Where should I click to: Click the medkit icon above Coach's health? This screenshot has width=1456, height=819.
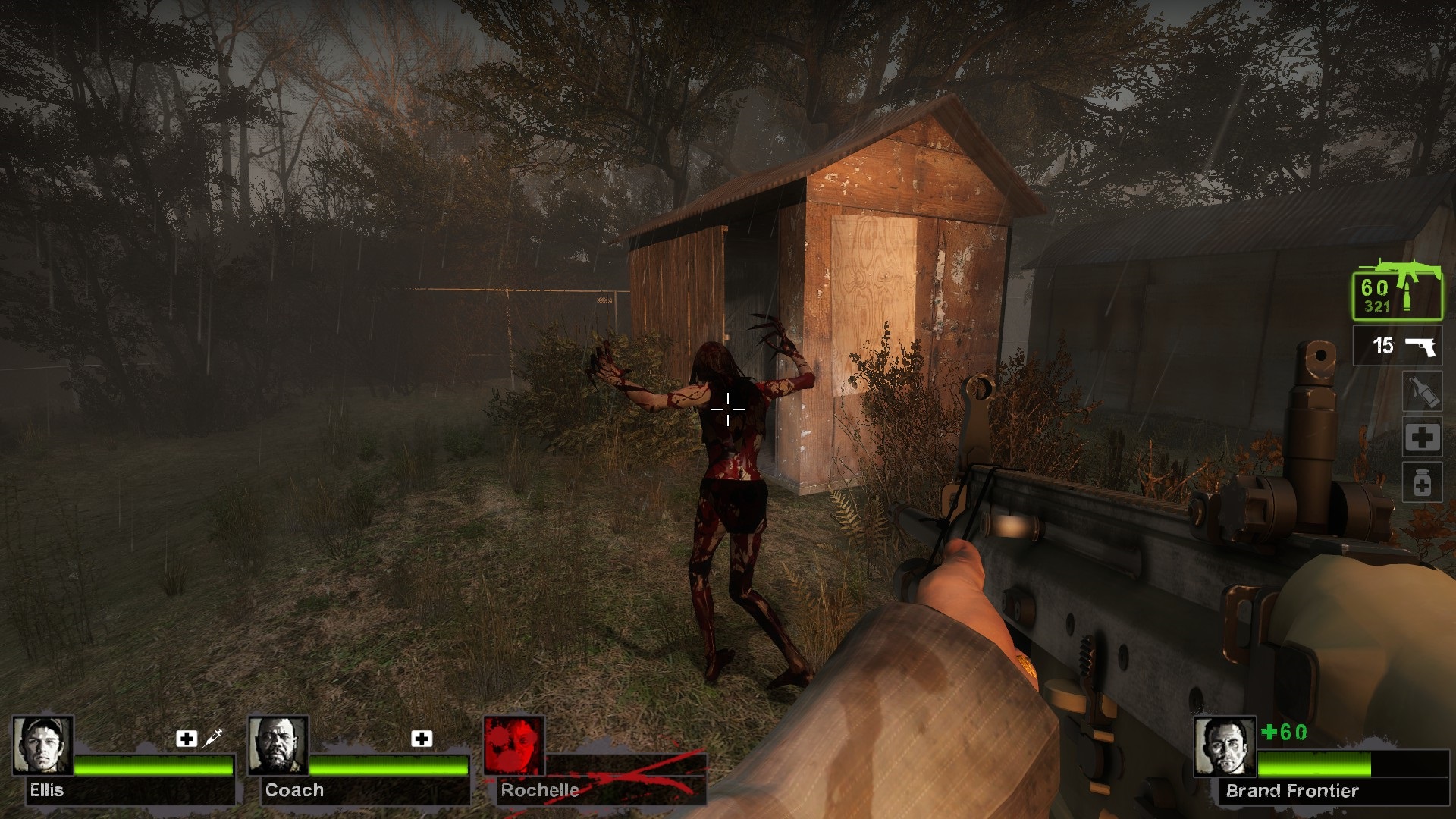coord(422,738)
